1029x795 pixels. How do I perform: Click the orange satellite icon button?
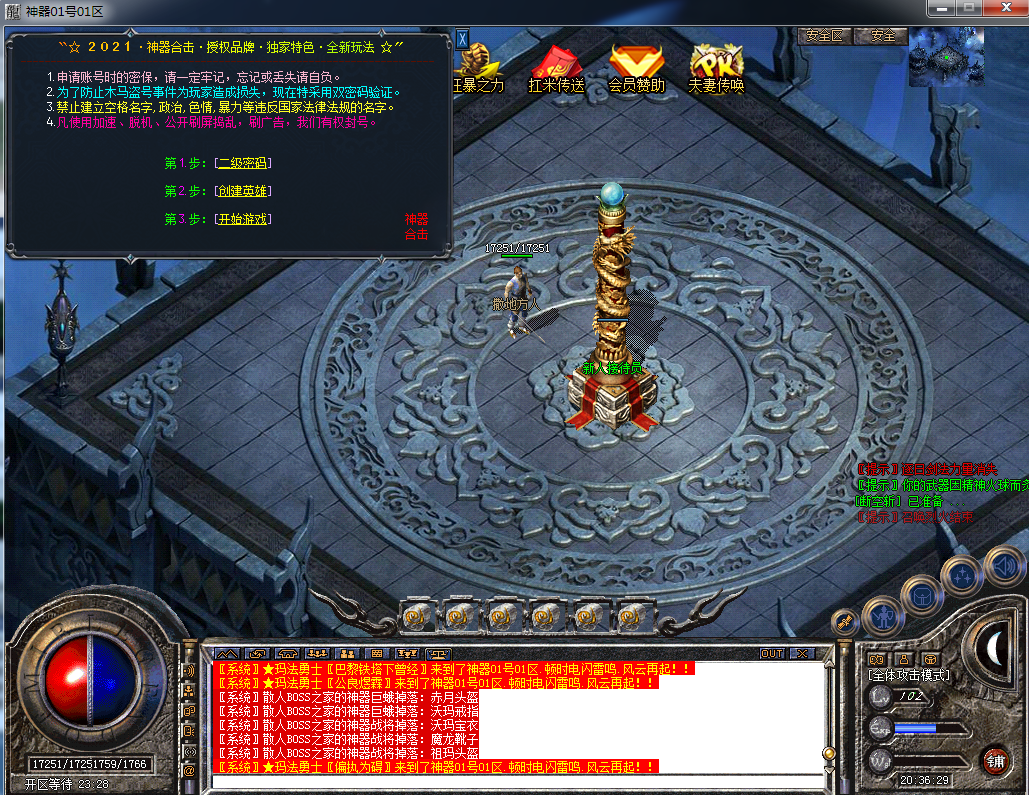[x=845, y=623]
